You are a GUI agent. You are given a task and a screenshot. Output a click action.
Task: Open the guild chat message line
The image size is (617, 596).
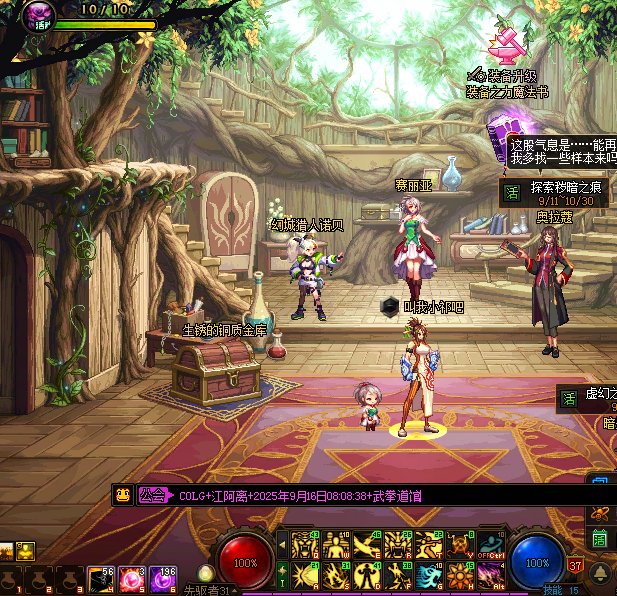[x=300, y=496]
